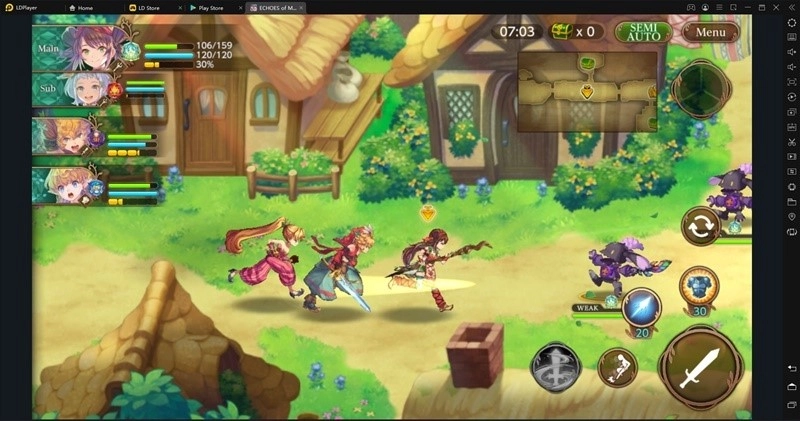
Task: Open the game Menu
Action: click(711, 32)
